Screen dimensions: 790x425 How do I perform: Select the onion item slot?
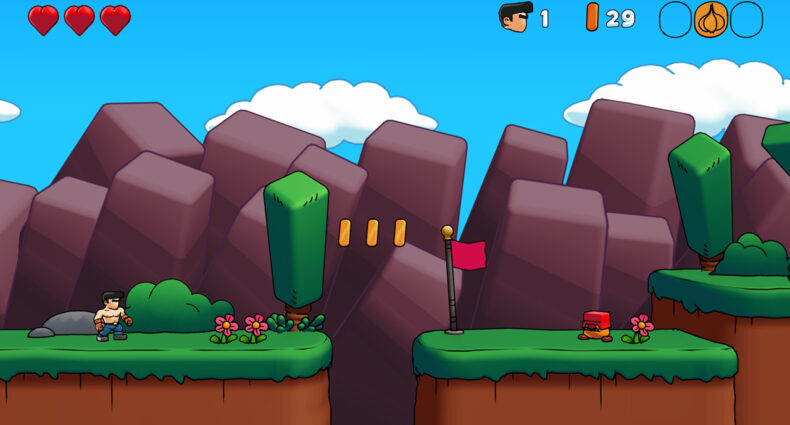pyautogui.click(x=711, y=19)
